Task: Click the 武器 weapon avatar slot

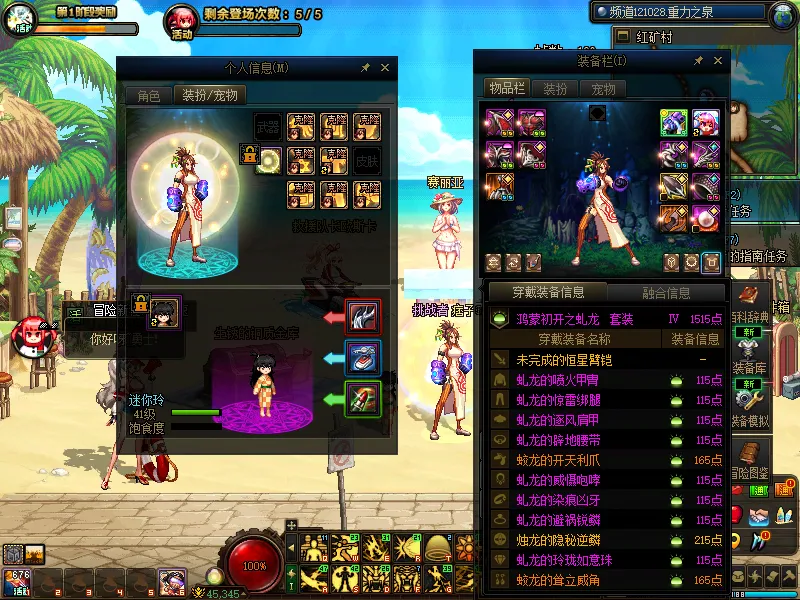Action: pos(268,126)
